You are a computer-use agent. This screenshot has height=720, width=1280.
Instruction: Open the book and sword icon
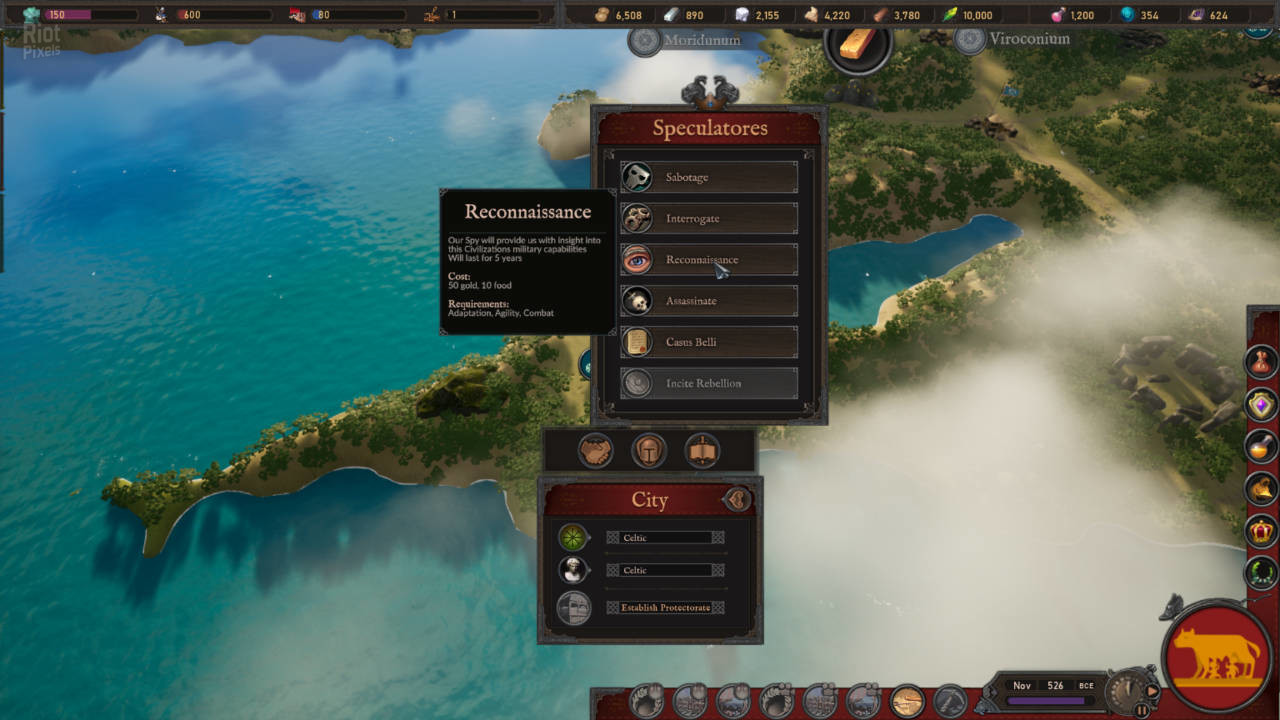point(702,451)
